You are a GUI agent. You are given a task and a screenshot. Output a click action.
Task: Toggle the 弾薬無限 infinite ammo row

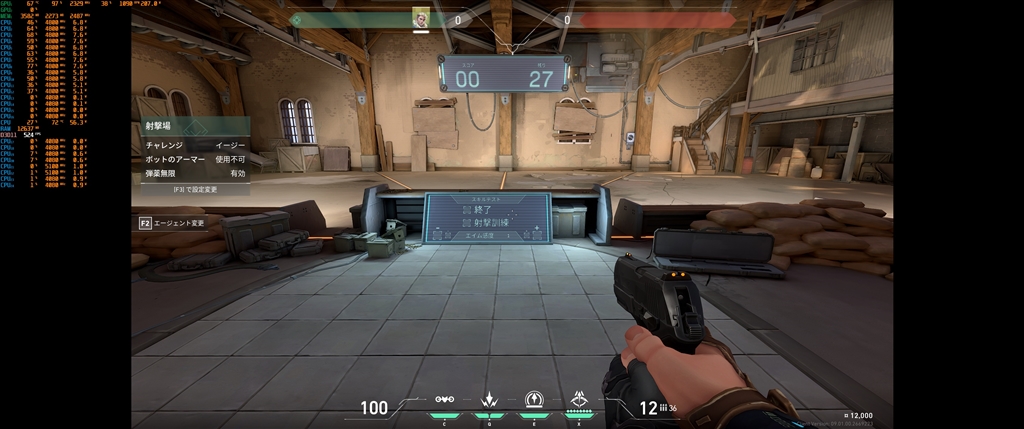(194, 173)
